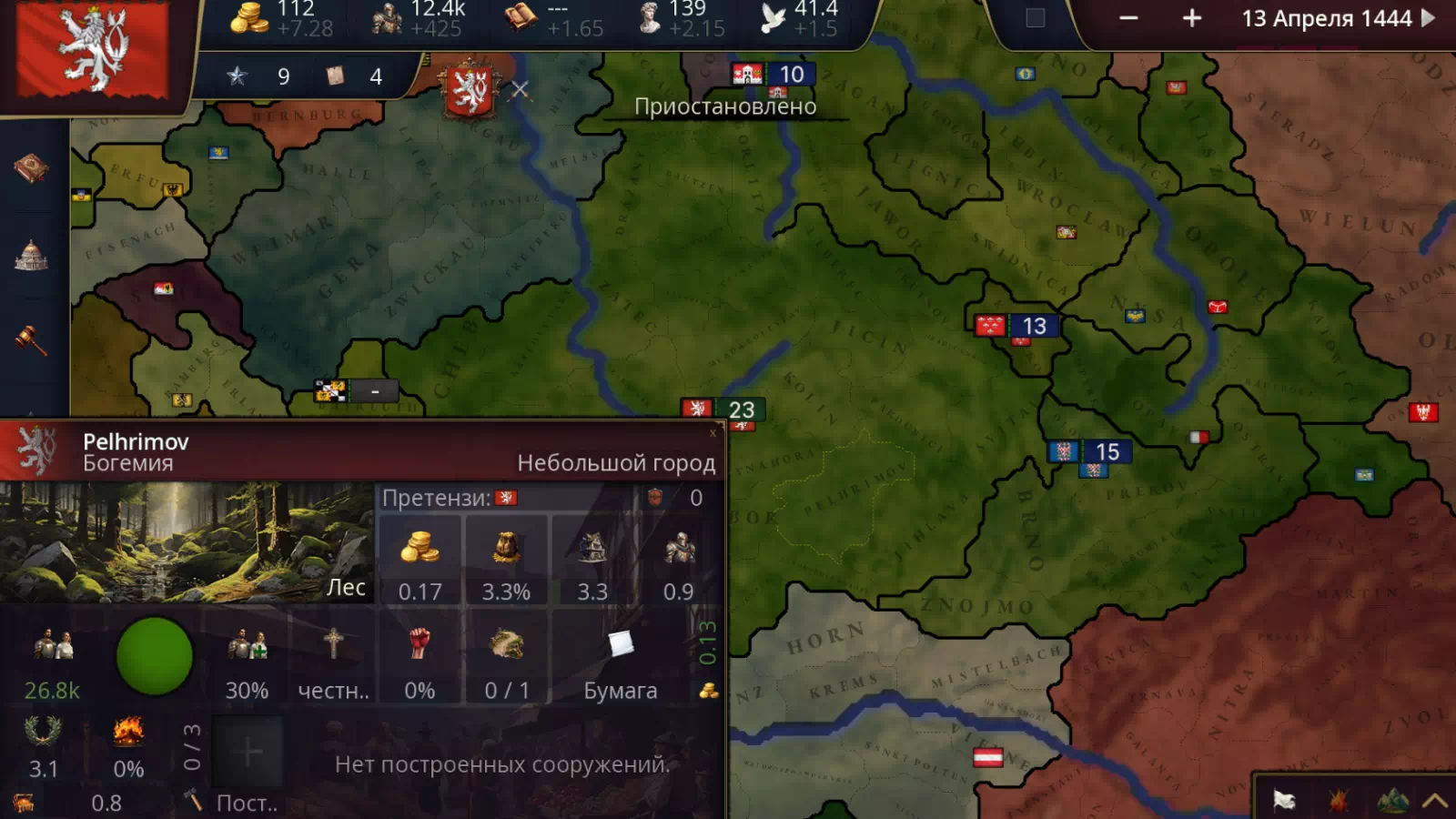Screen dimensions: 1456x819
Task: Click the empty building slot with plus sign
Action: coord(248,752)
